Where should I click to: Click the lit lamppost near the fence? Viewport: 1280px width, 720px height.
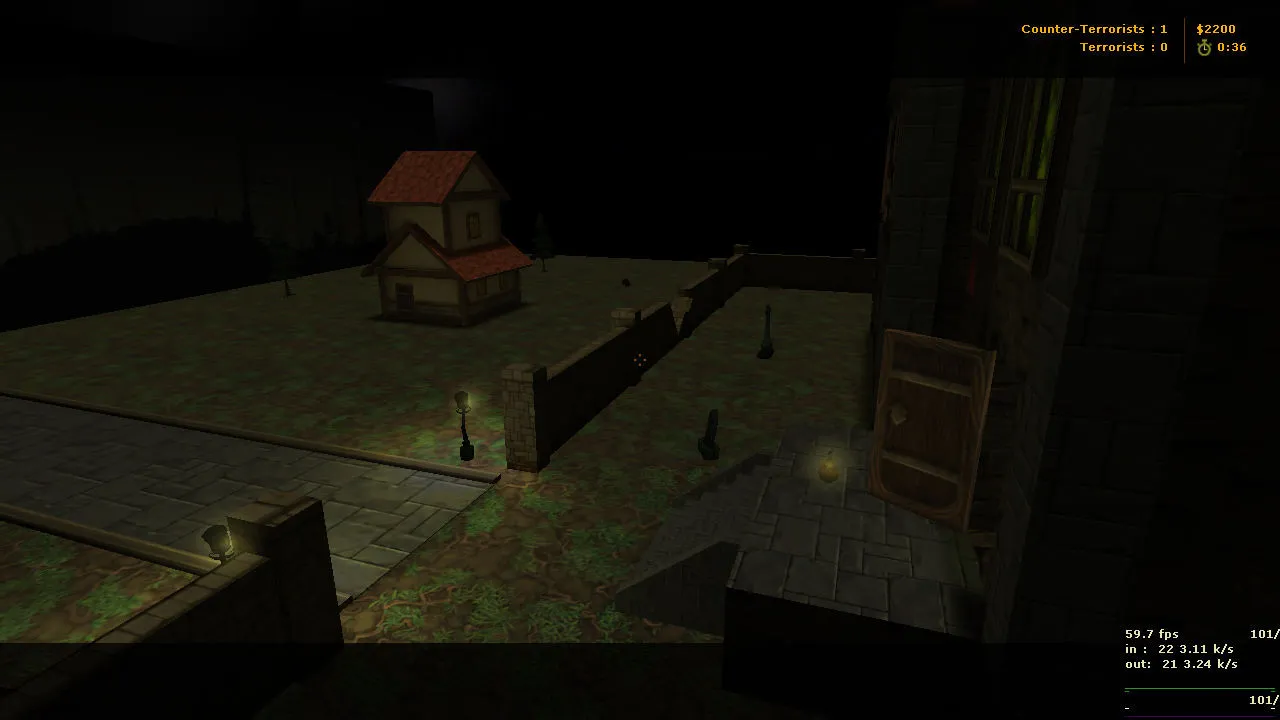click(463, 425)
